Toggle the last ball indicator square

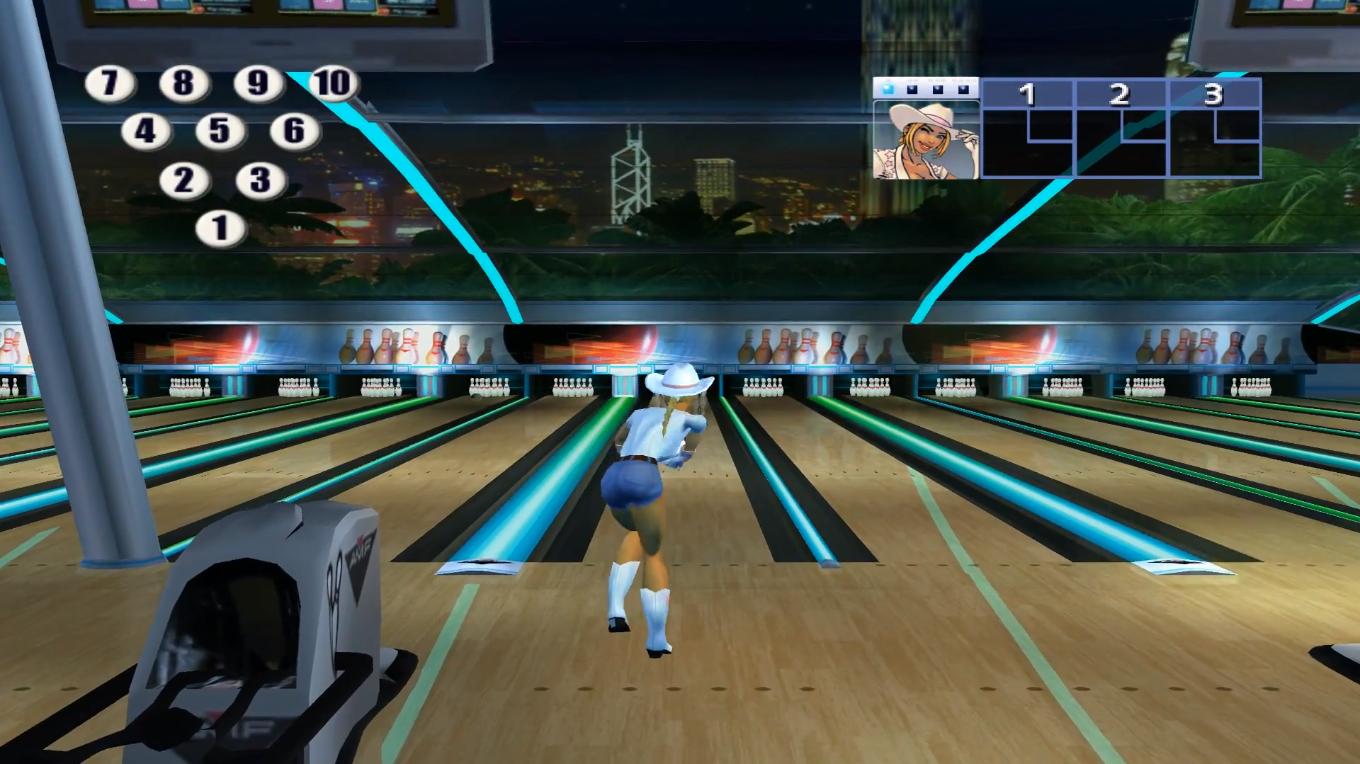[966, 88]
